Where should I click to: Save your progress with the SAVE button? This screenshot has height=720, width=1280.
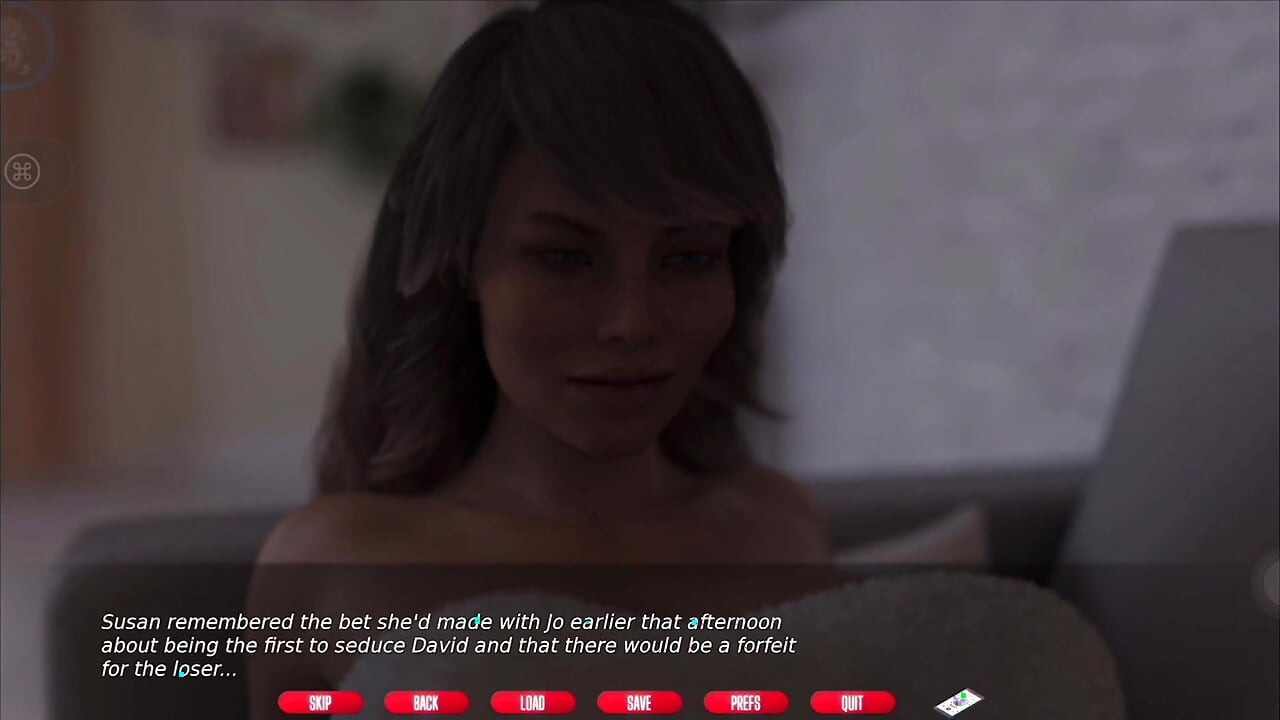tap(639, 702)
